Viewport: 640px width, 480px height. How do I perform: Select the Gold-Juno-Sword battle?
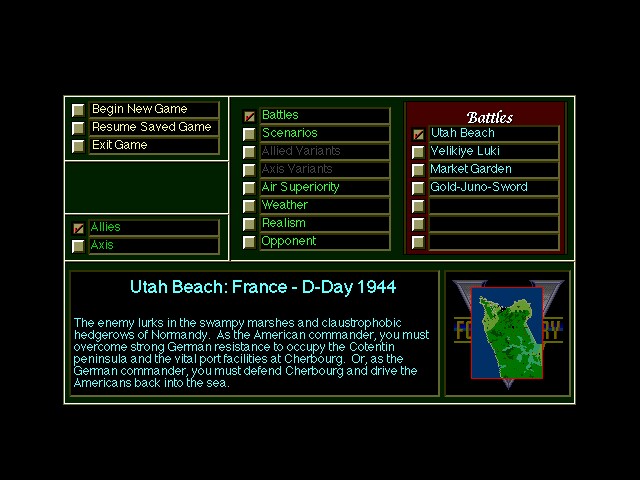click(492, 187)
